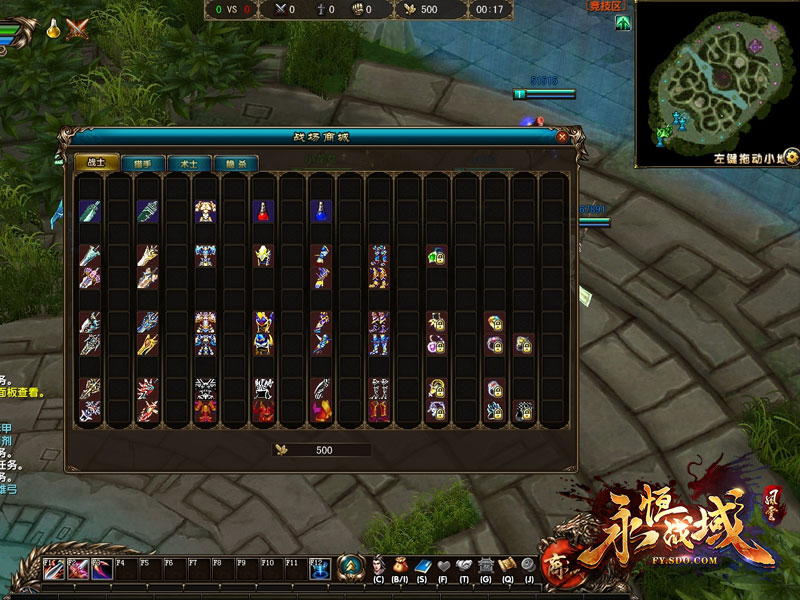Show the 暗杀 assassin tab
The height and width of the screenshot is (600, 800).
[235, 162]
